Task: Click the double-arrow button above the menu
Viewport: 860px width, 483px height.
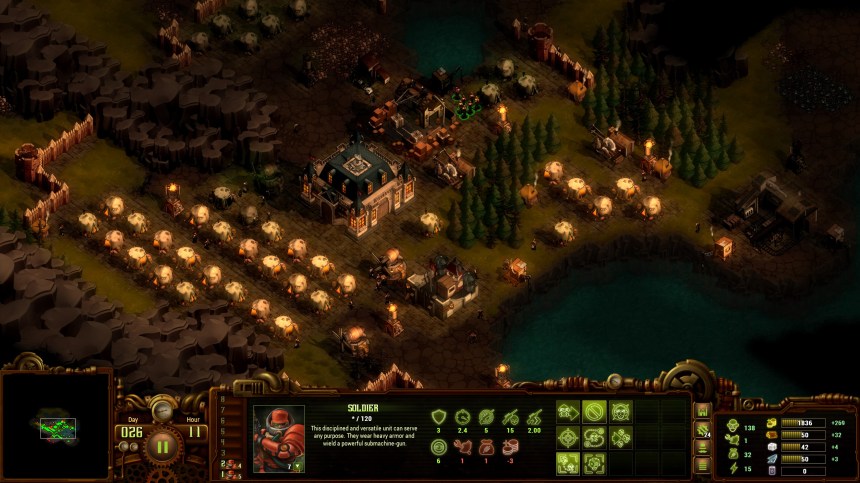Action: [x=702, y=448]
